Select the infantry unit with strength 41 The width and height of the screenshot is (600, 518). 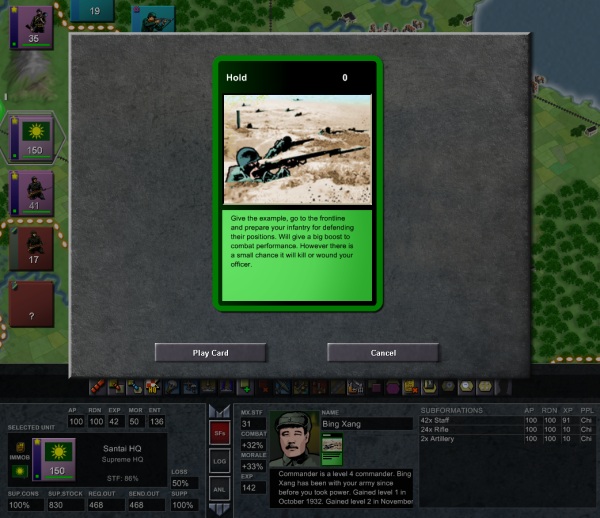pos(31,192)
